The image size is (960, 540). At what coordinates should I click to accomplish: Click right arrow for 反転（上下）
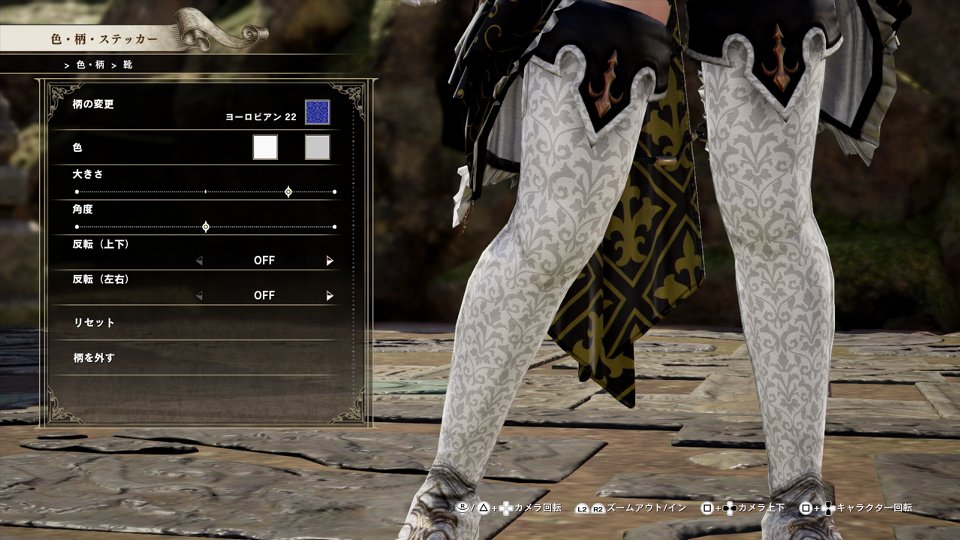point(329,261)
